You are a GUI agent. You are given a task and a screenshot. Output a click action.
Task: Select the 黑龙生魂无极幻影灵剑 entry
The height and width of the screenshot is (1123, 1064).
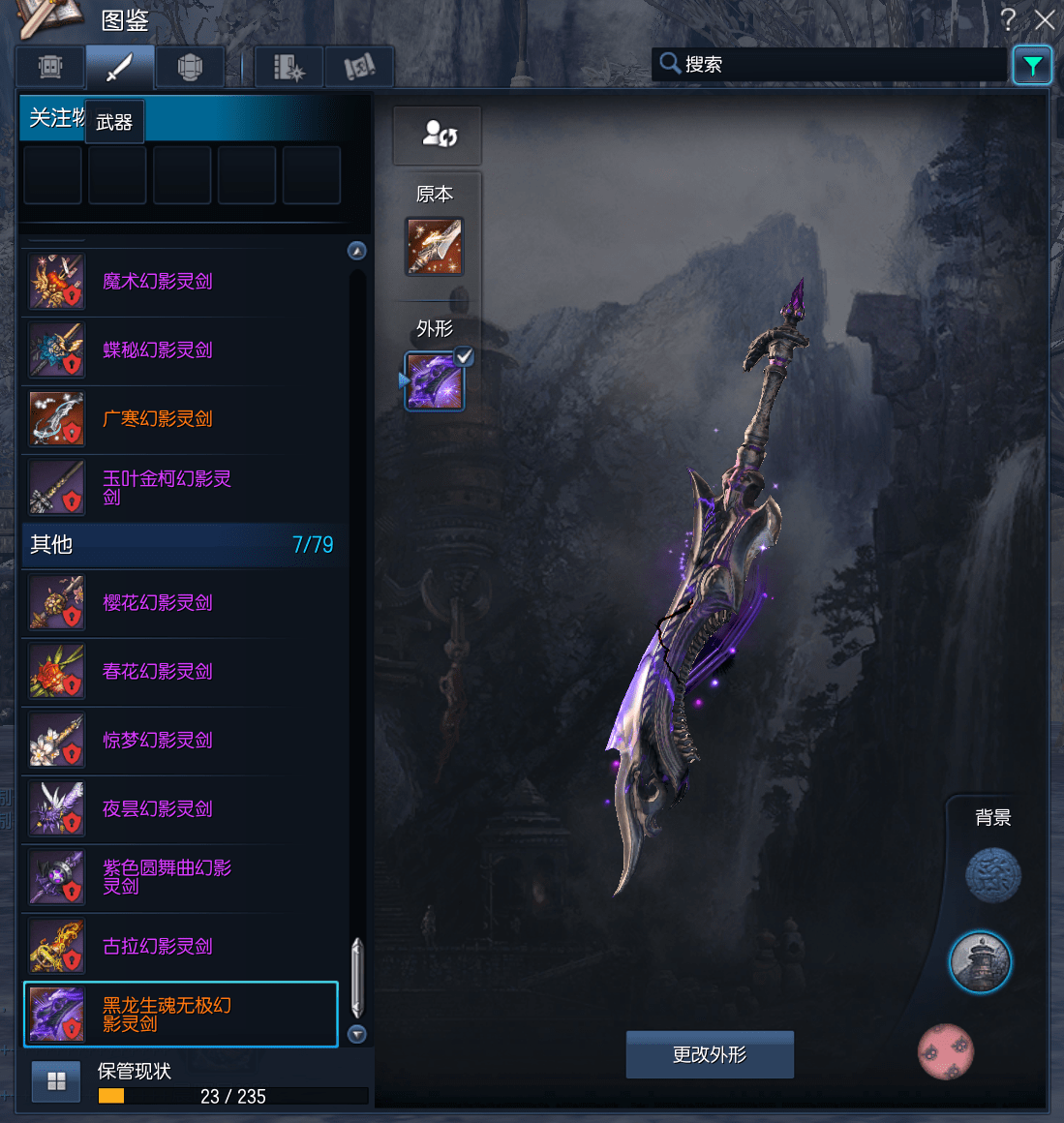(x=179, y=1015)
